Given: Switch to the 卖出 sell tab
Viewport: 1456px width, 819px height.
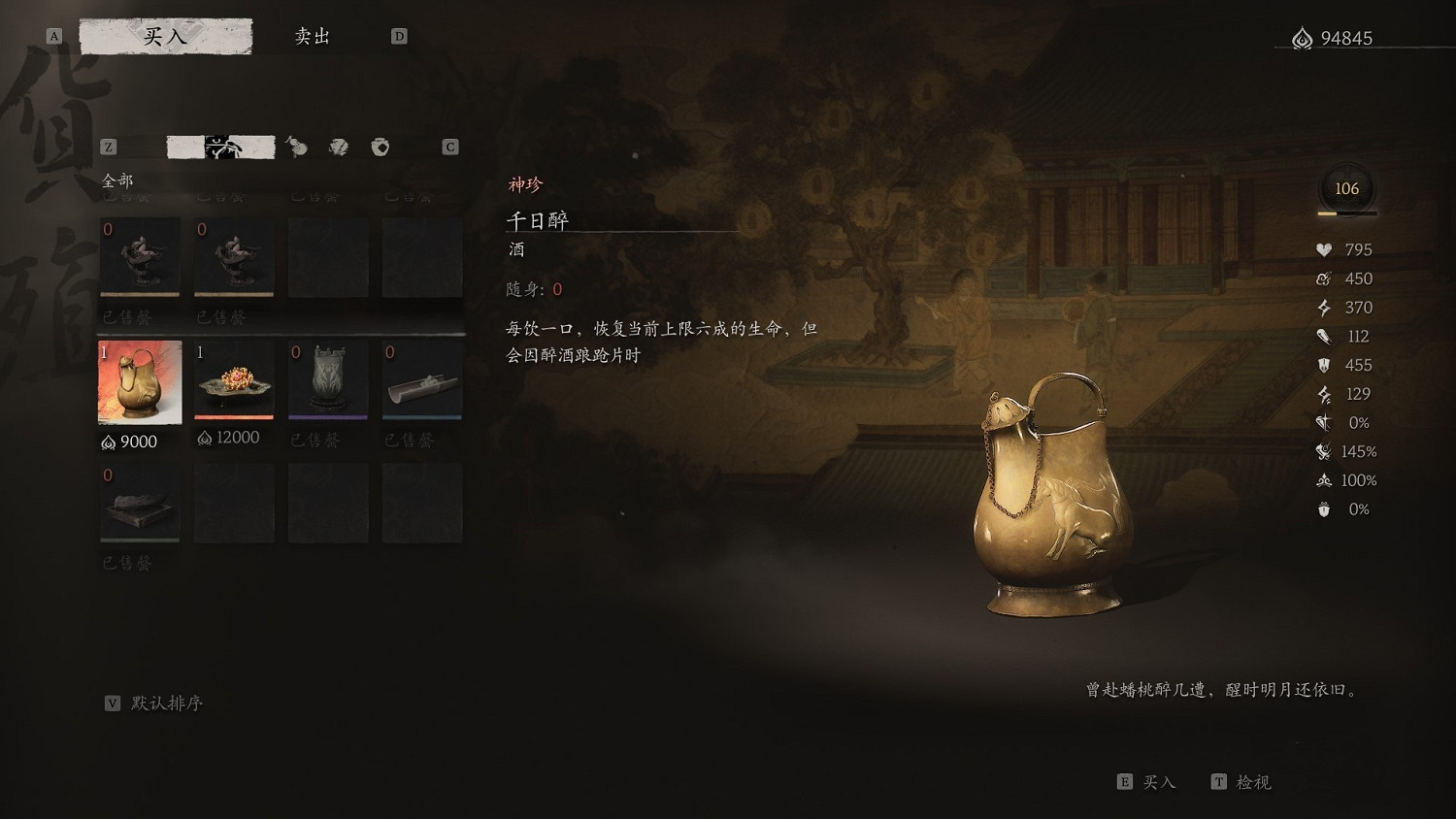Looking at the screenshot, I should pyautogui.click(x=312, y=35).
